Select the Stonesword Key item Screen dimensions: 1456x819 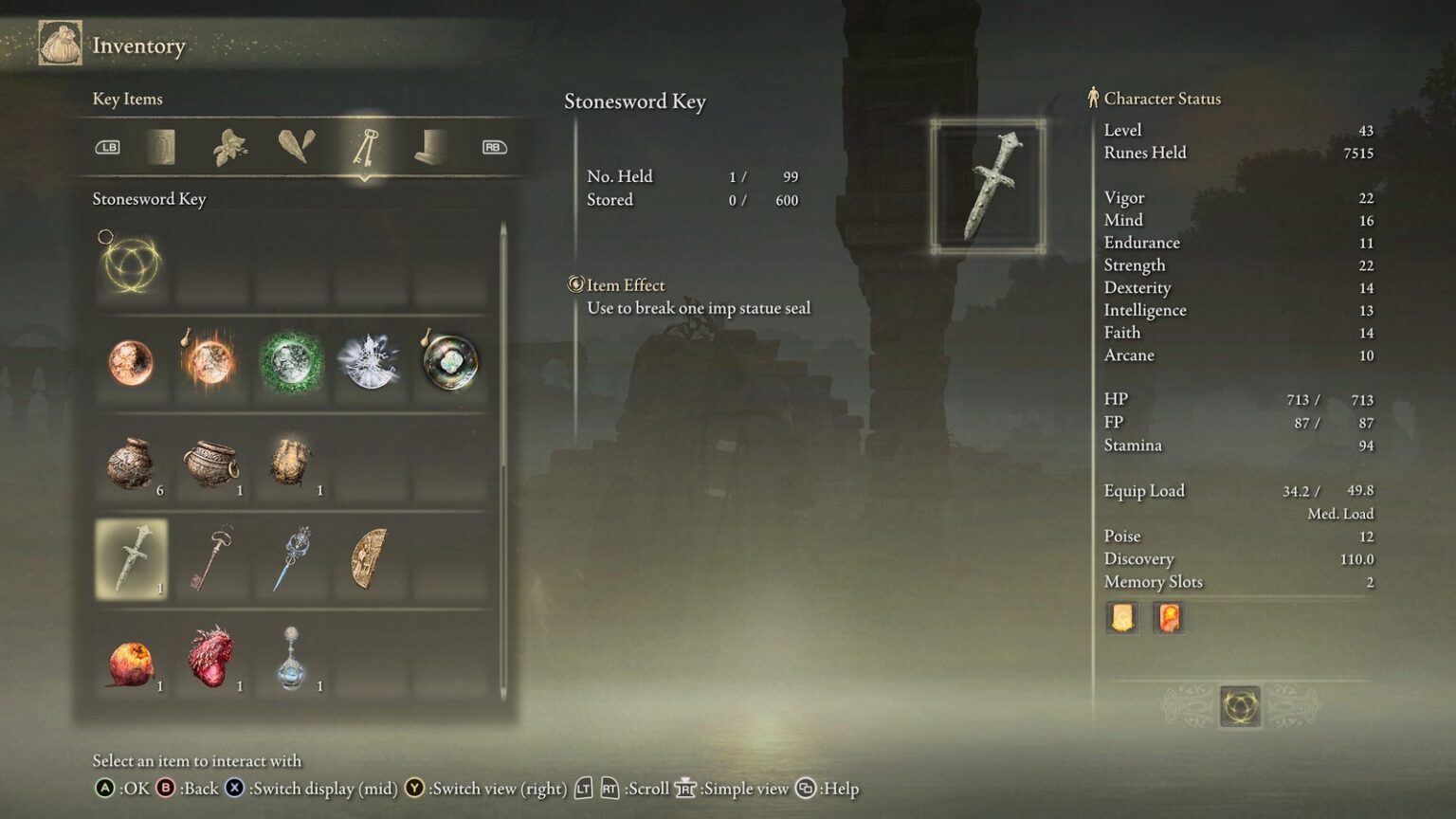coord(131,559)
